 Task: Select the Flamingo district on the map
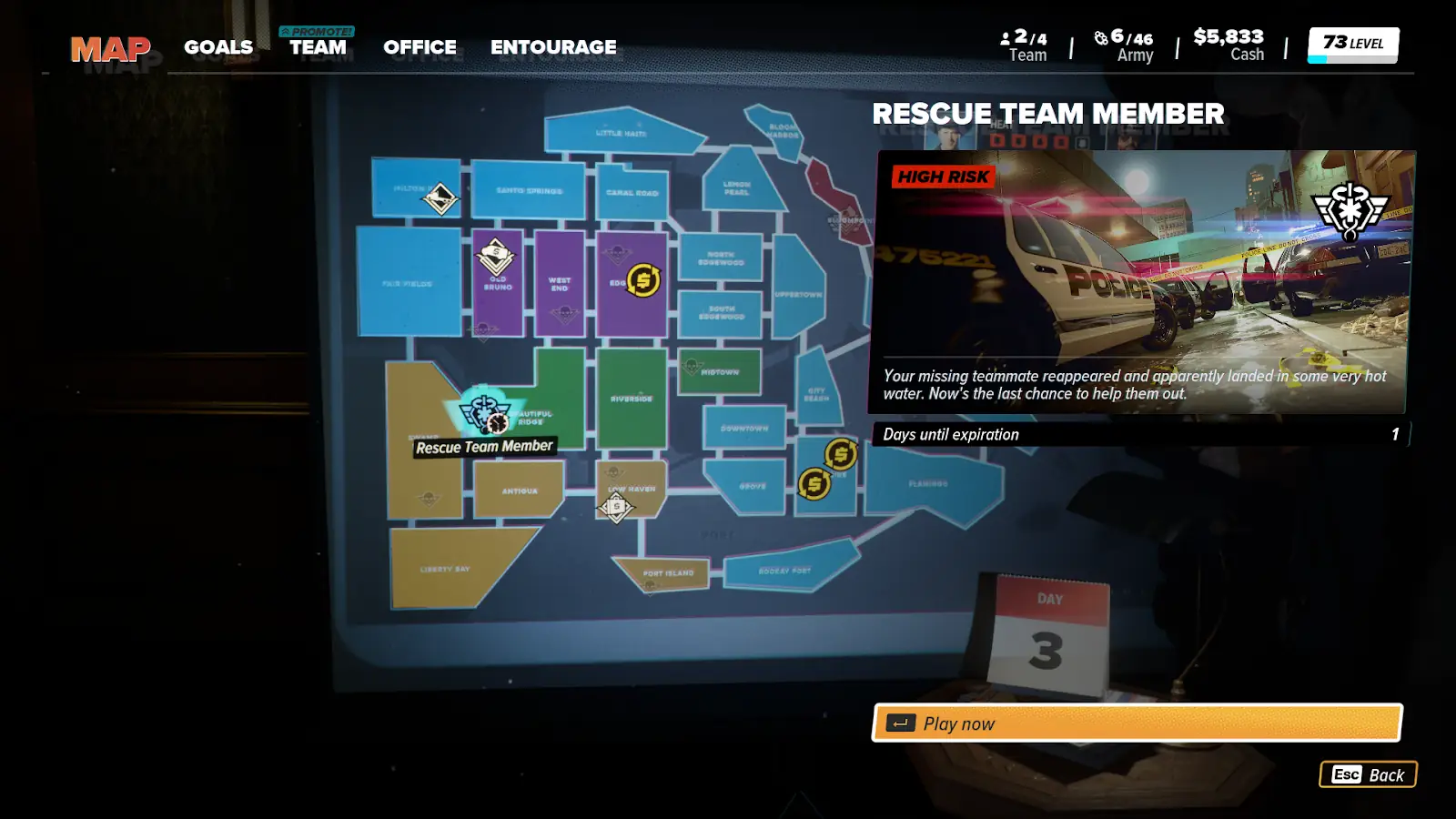pos(928,484)
